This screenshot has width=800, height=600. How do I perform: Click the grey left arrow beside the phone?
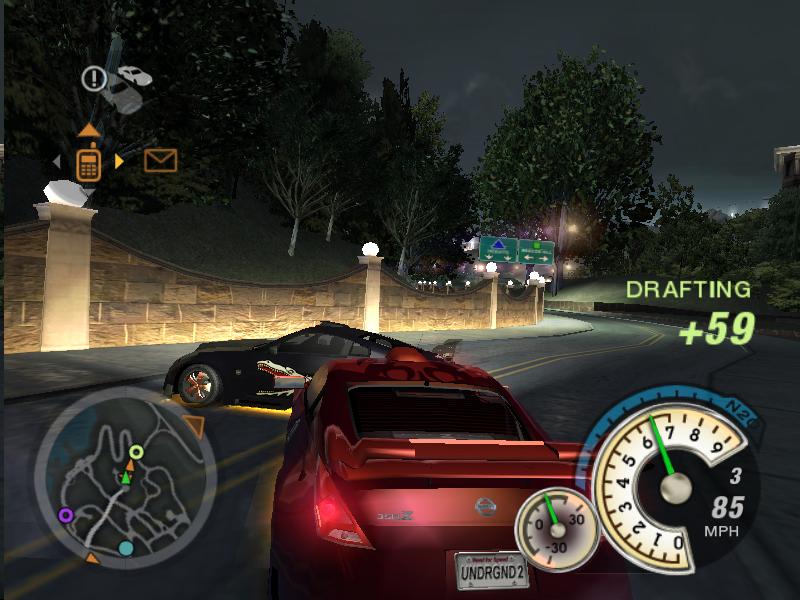(x=57, y=161)
